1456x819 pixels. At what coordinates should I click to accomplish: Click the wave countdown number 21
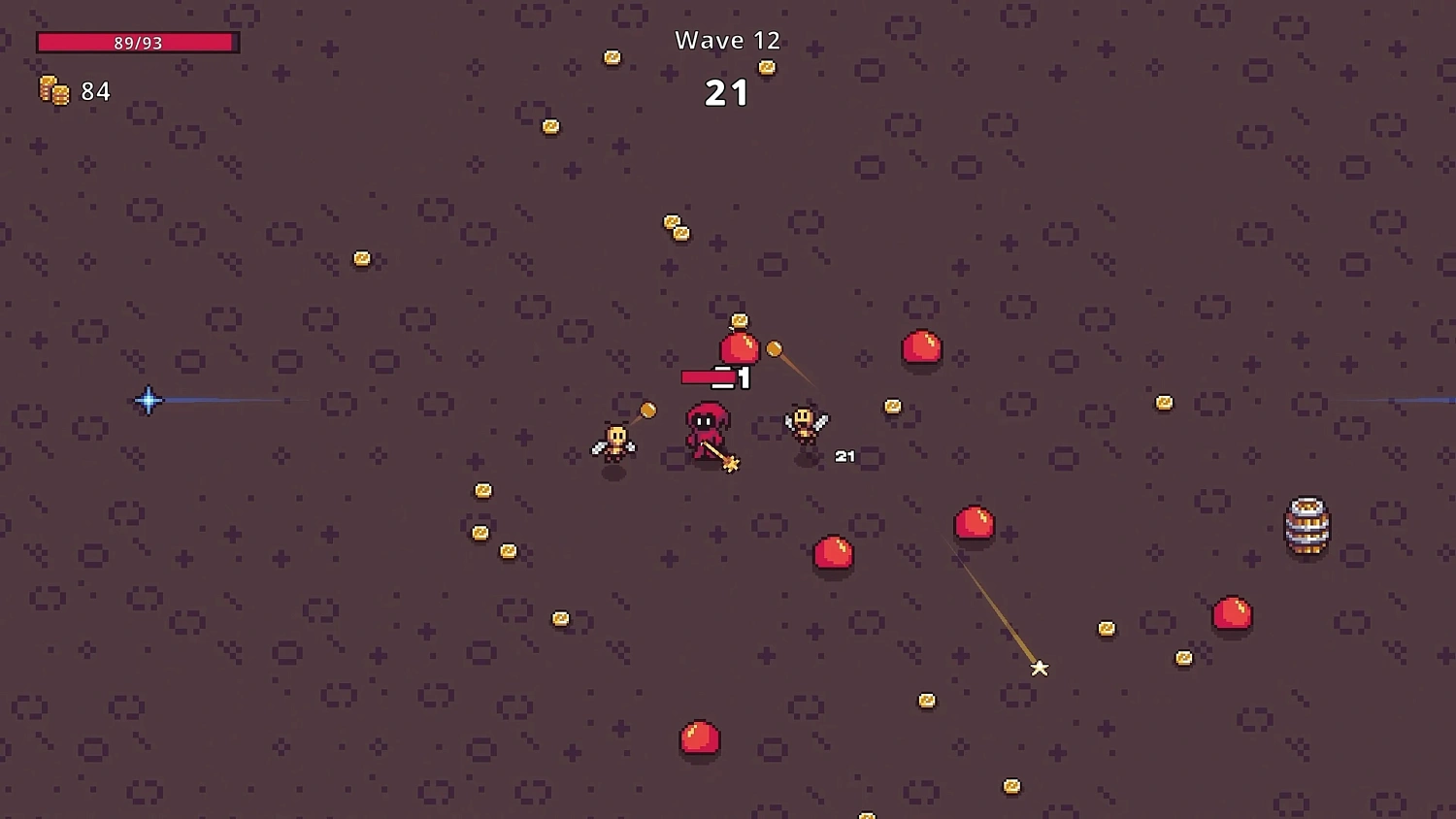pos(727,92)
